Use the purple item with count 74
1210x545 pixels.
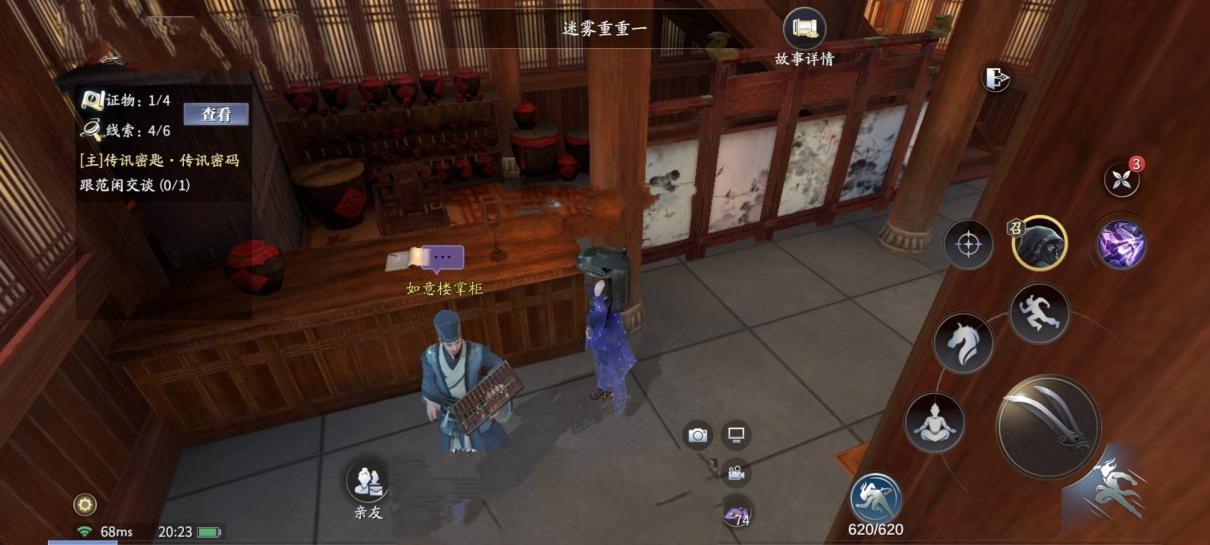click(x=737, y=514)
